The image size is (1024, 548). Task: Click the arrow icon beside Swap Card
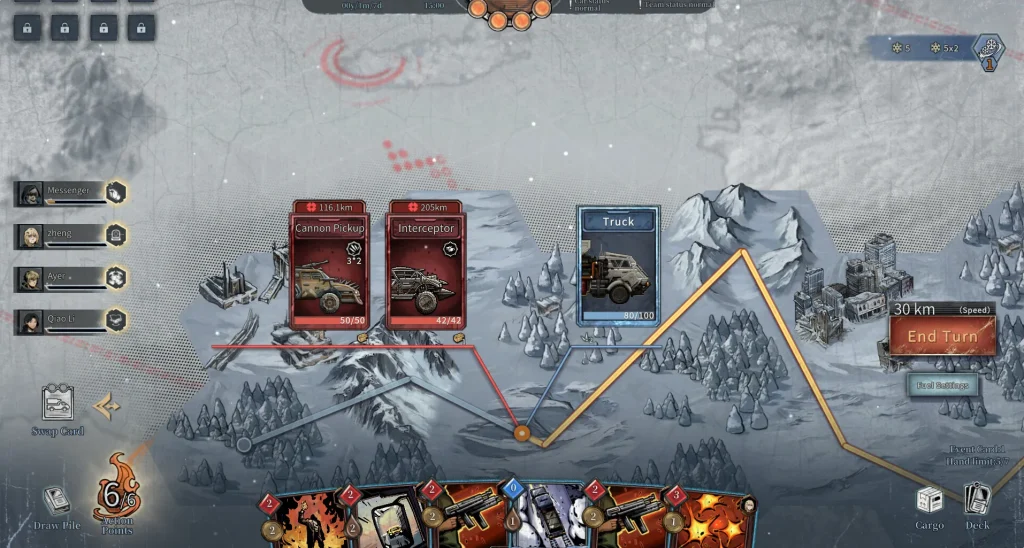click(108, 406)
